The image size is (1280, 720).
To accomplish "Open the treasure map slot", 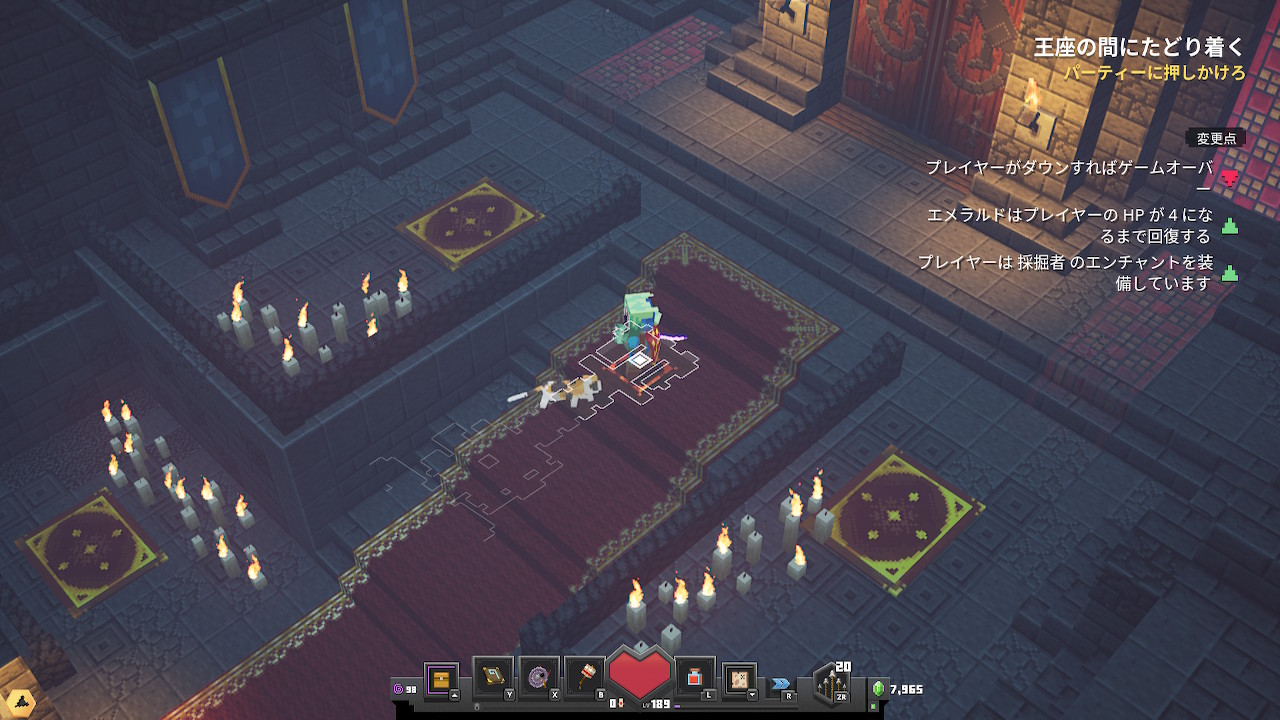I will pyautogui.click(x=740, y=677).
